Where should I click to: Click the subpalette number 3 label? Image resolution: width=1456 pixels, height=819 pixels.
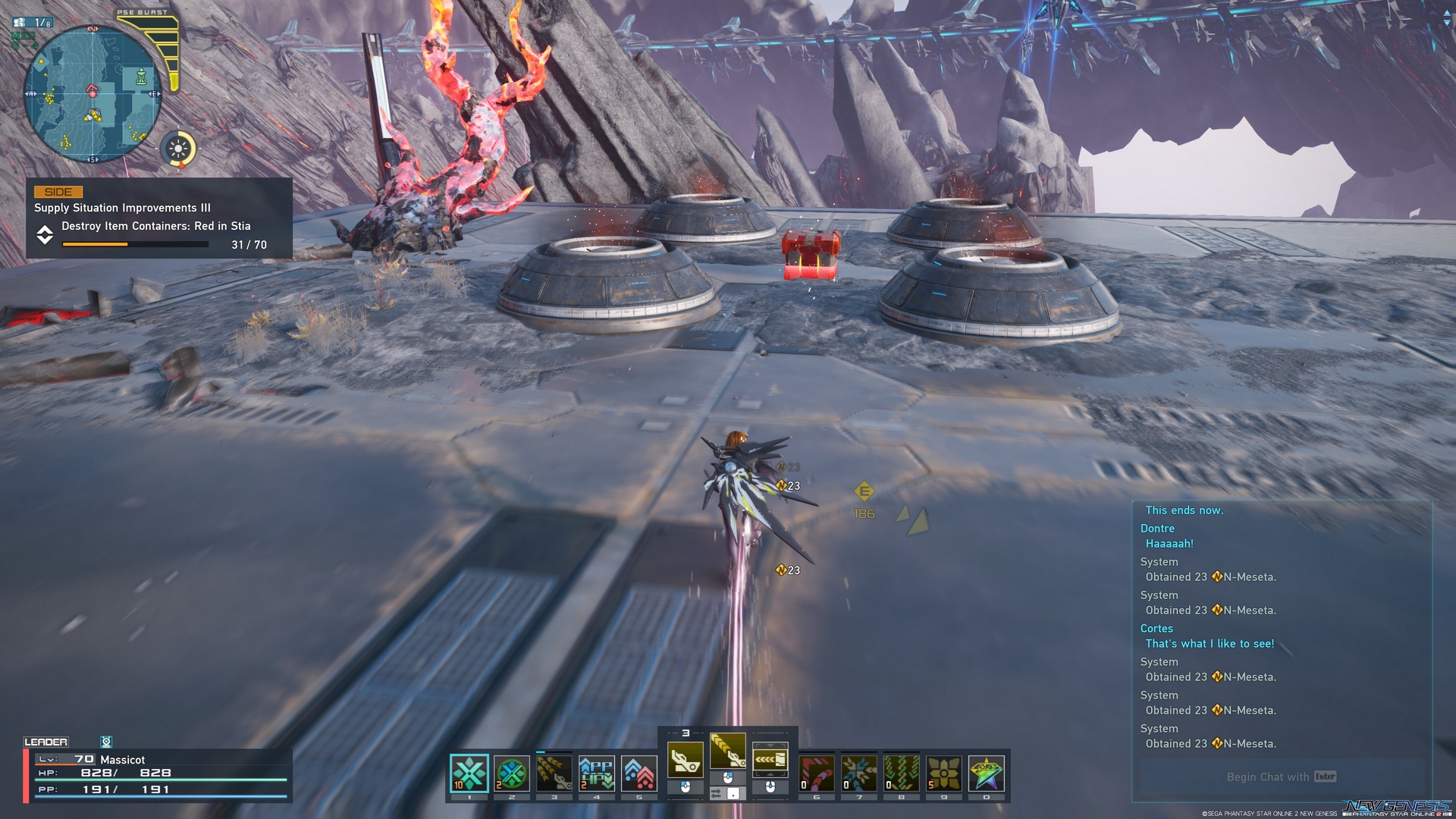pos(686,732)
